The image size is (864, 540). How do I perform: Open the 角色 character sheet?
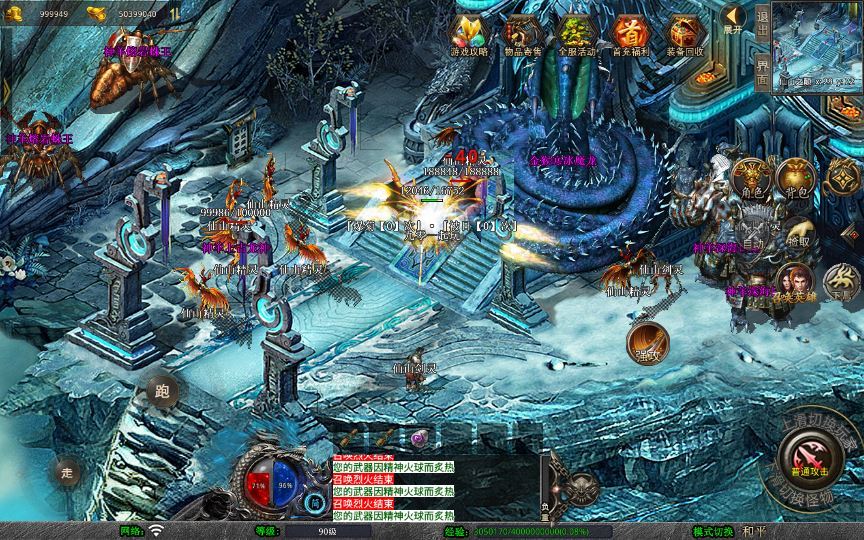(752, 179)
